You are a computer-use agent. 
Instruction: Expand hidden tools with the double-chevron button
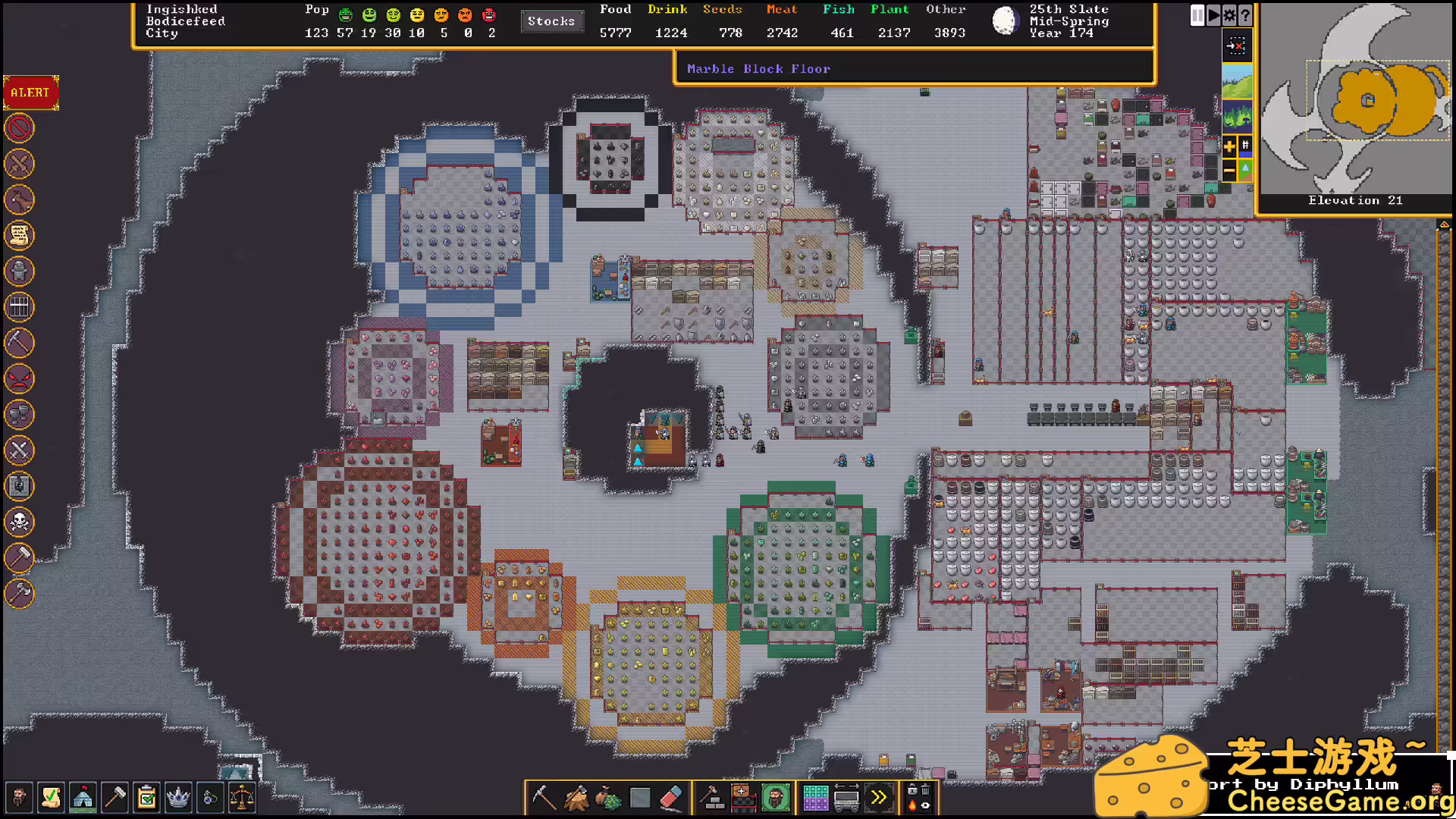pos(879,797)
